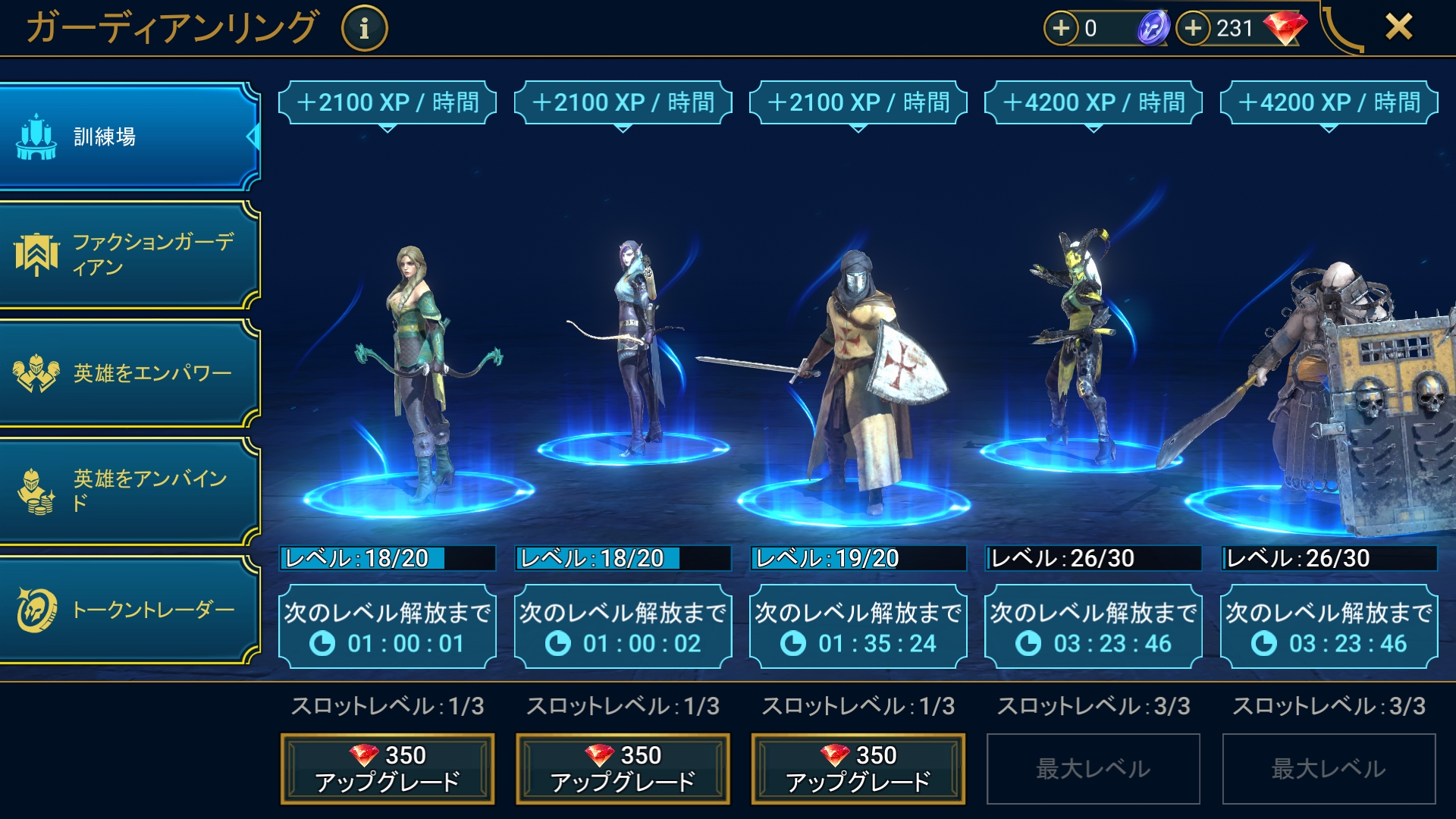Upgrade the purple elf archer's slot
1456x819 pixels.
pyautogui.click(x=623, y=768)
